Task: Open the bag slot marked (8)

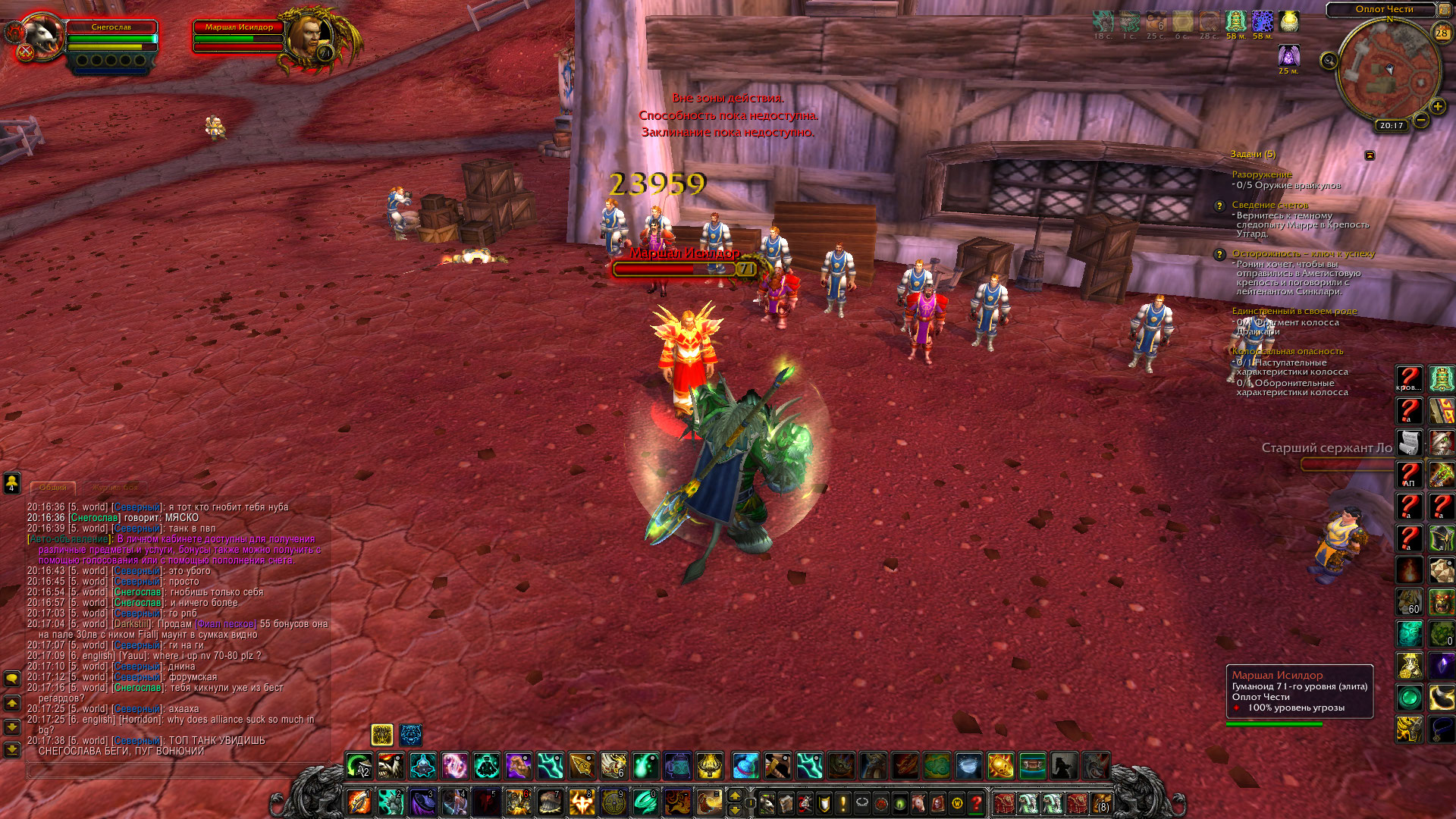Action: (x=1102, y=802)
